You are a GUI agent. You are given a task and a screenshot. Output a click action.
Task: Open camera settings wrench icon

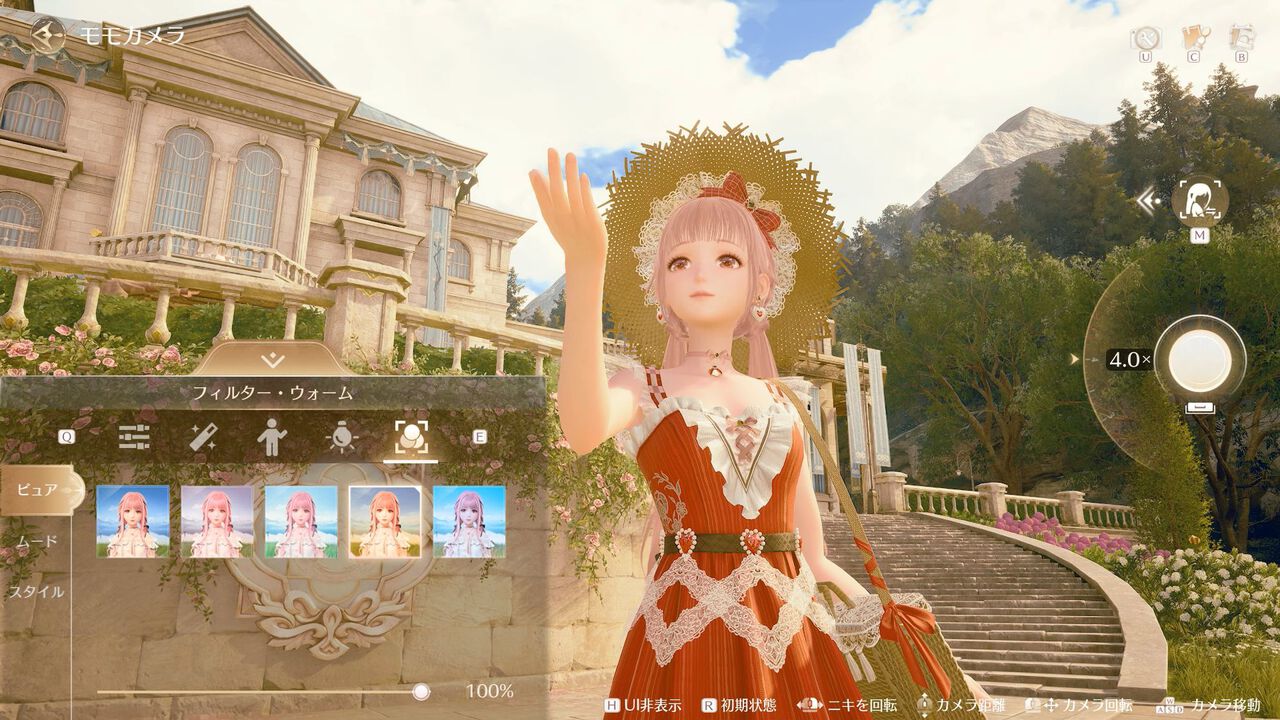(1145, 37)
